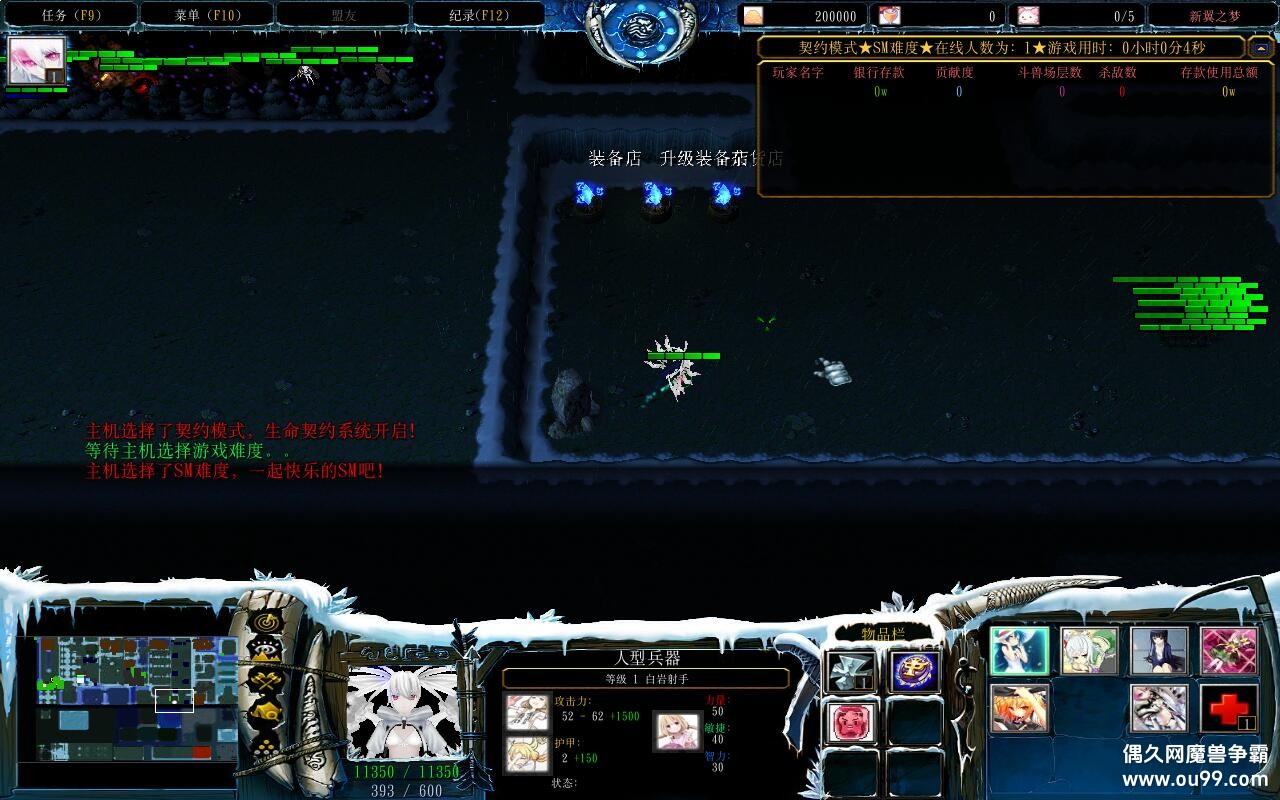Activate the orange-haired girl ability

[1019, 708]
